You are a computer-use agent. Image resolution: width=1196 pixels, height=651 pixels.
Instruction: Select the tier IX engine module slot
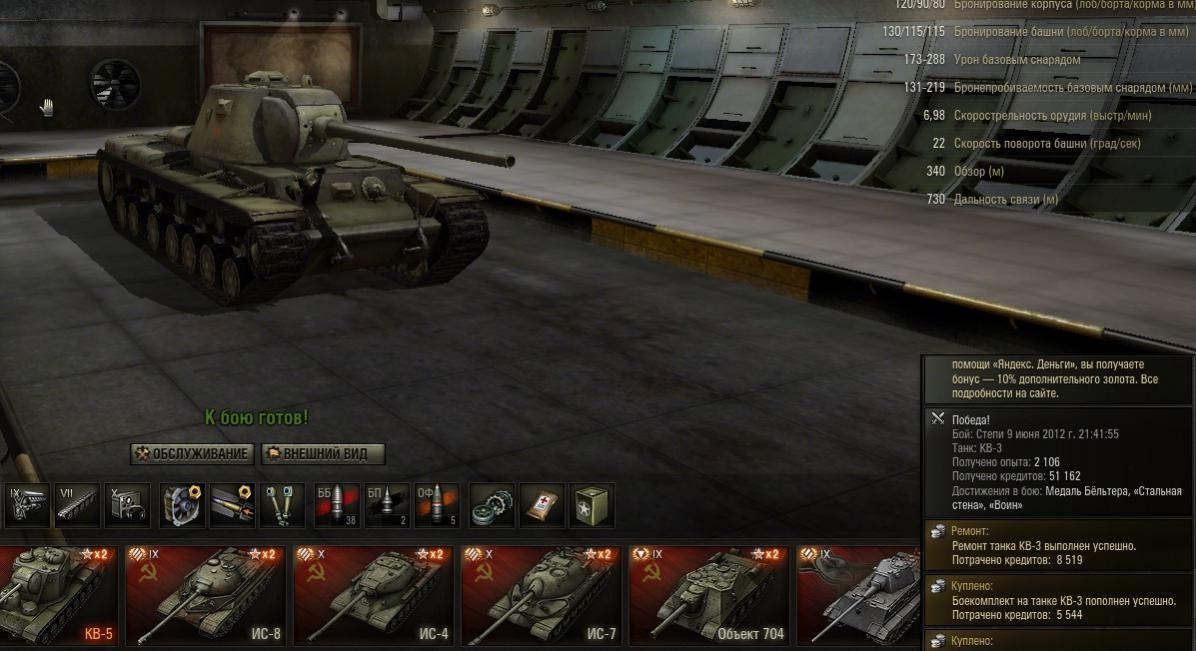click(26, 505)
